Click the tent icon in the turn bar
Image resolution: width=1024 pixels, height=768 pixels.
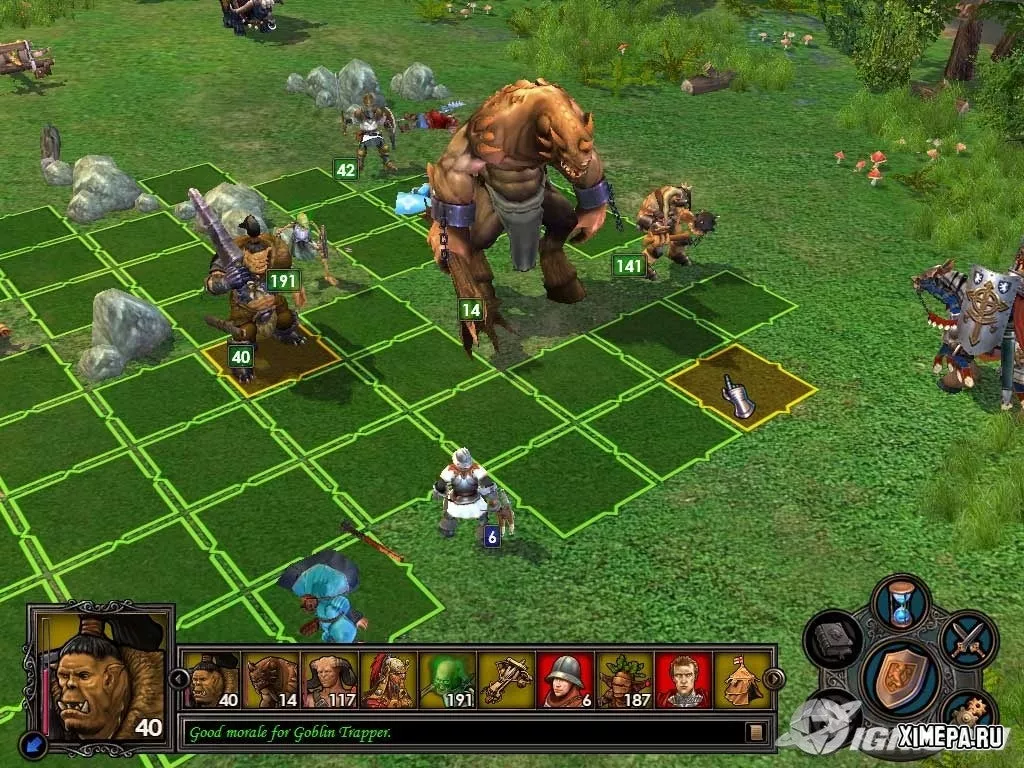coord(741,680)
